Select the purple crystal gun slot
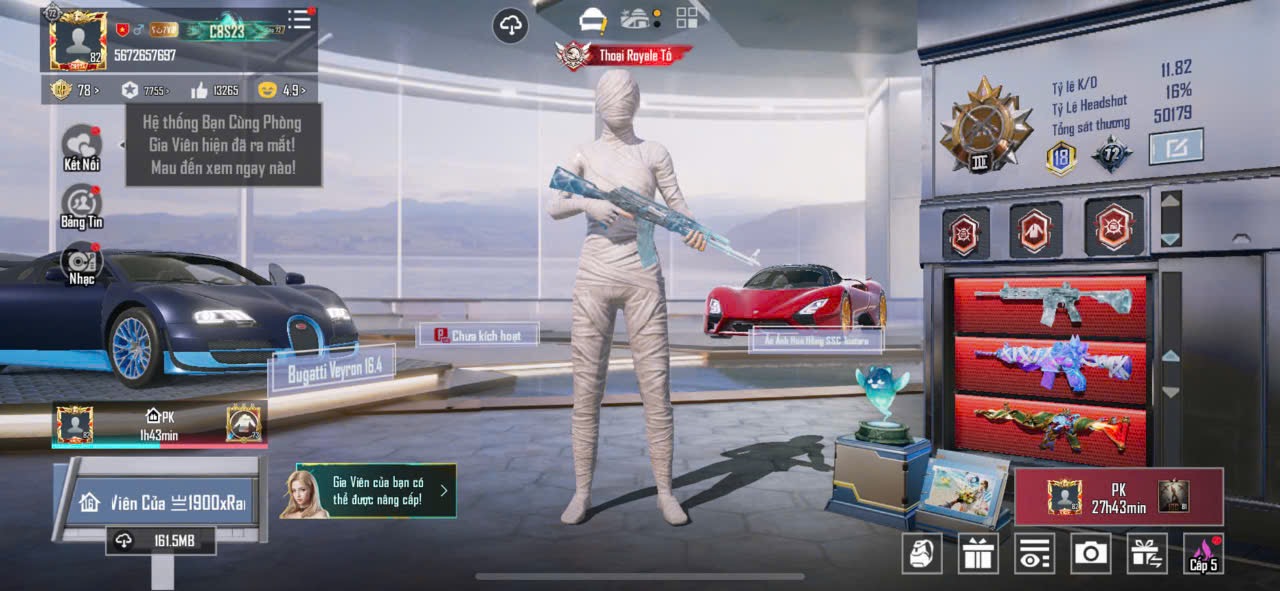The width and height of the screenshot is (1280, 591). 1050,364
